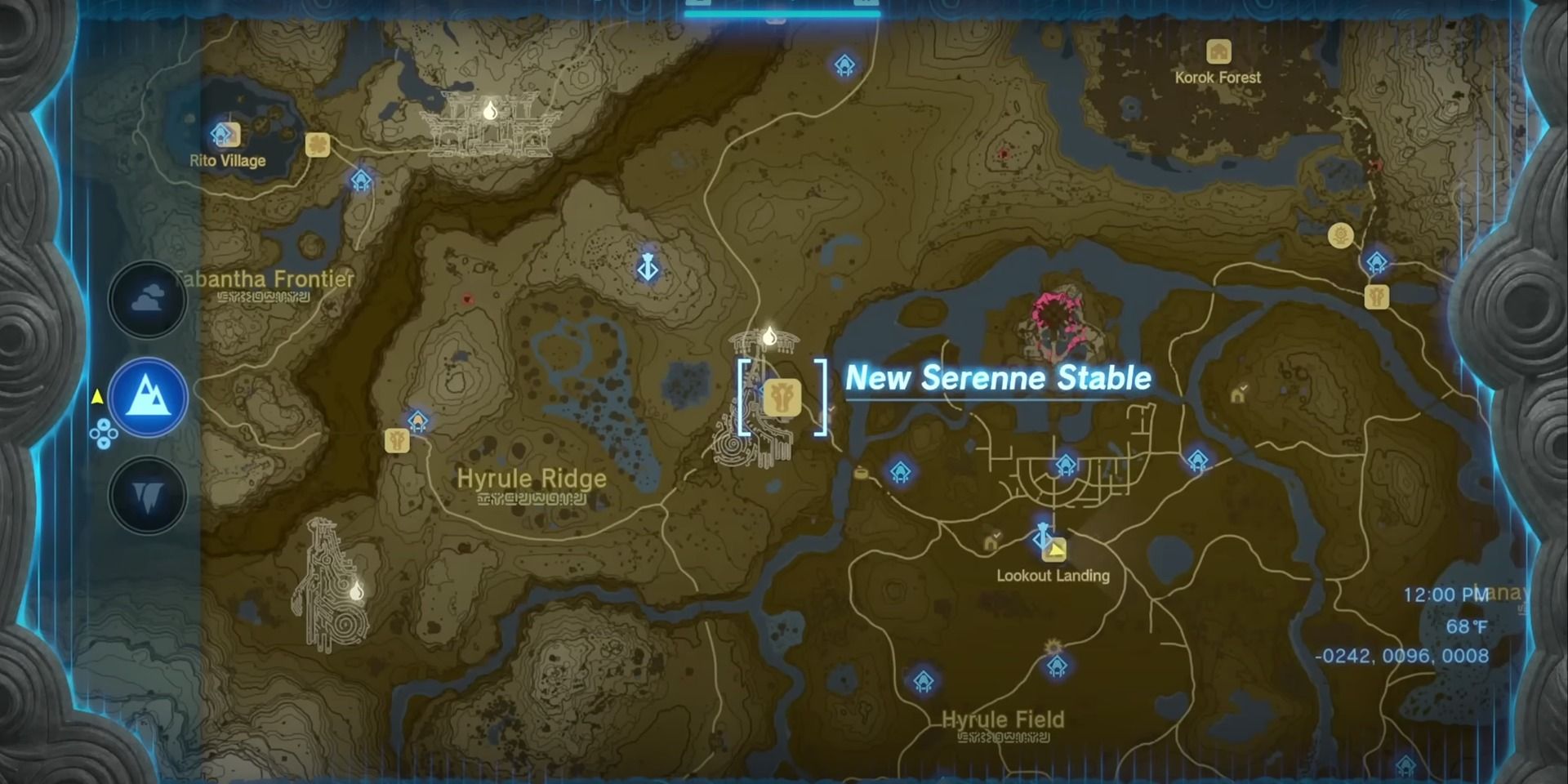Click the New Serenne Stable name label
Viewport: 1568px width, 784px height.
click(998, 379)
